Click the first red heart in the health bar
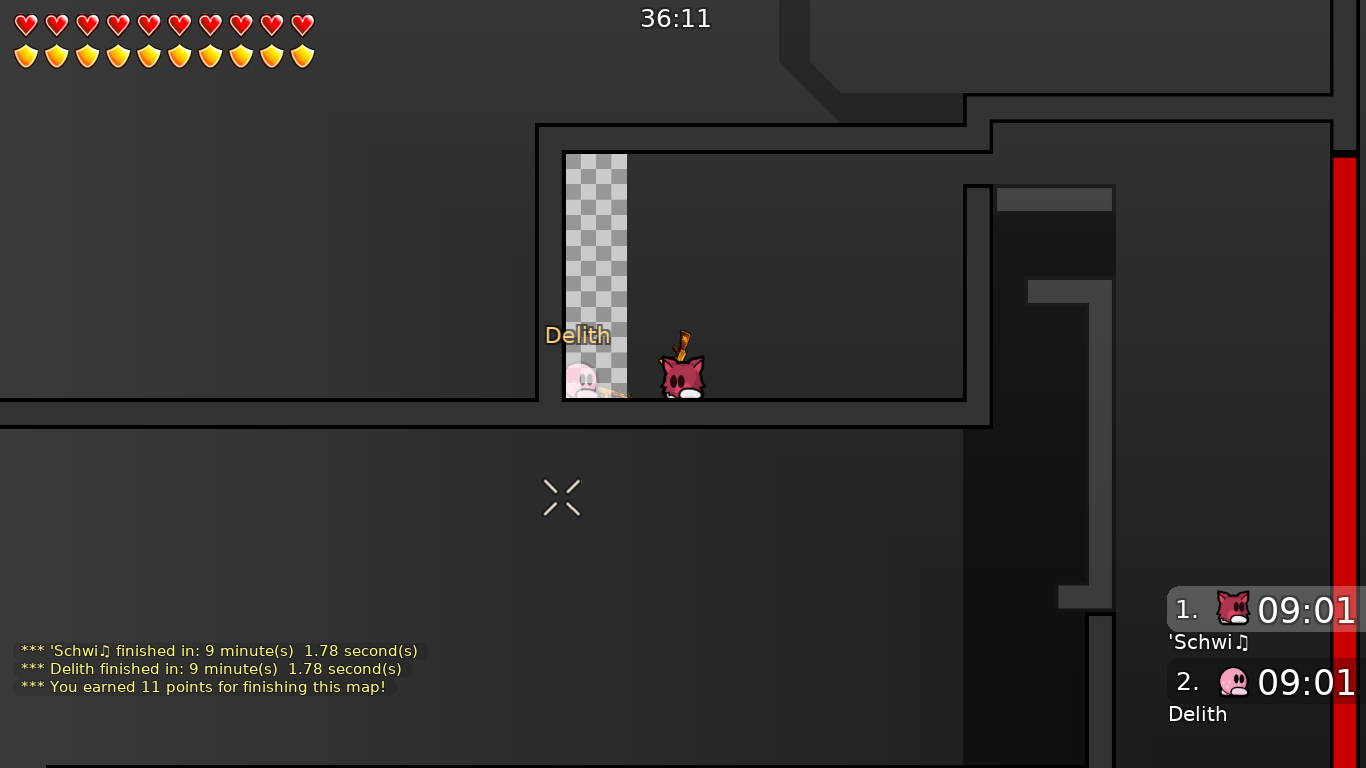The width and height of the screenshot is (1366, 768). click(x=25, y=24)
